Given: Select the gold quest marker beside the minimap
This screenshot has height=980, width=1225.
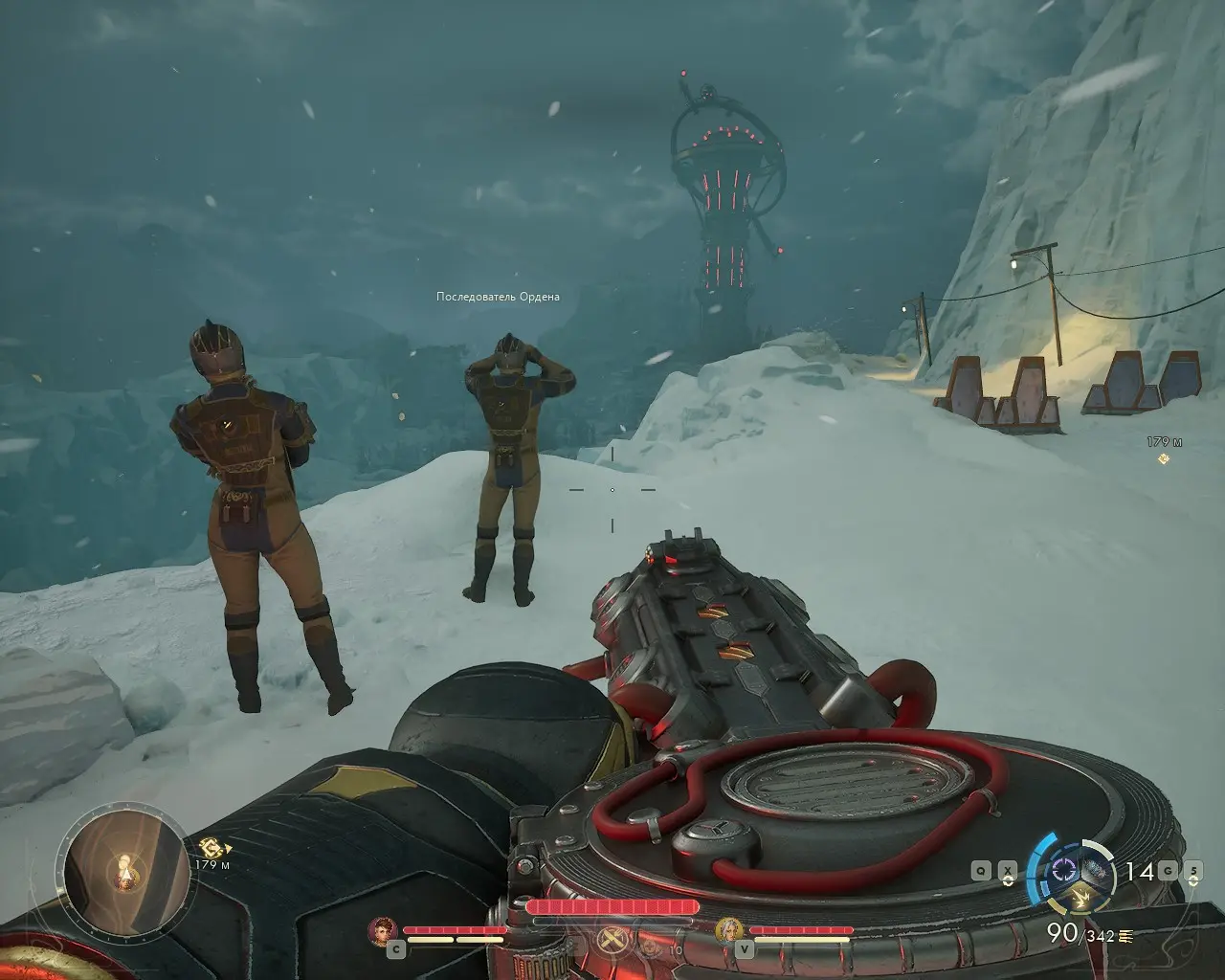Looking at the screenshot, I should pyautogui.click(x=212, y=847).
